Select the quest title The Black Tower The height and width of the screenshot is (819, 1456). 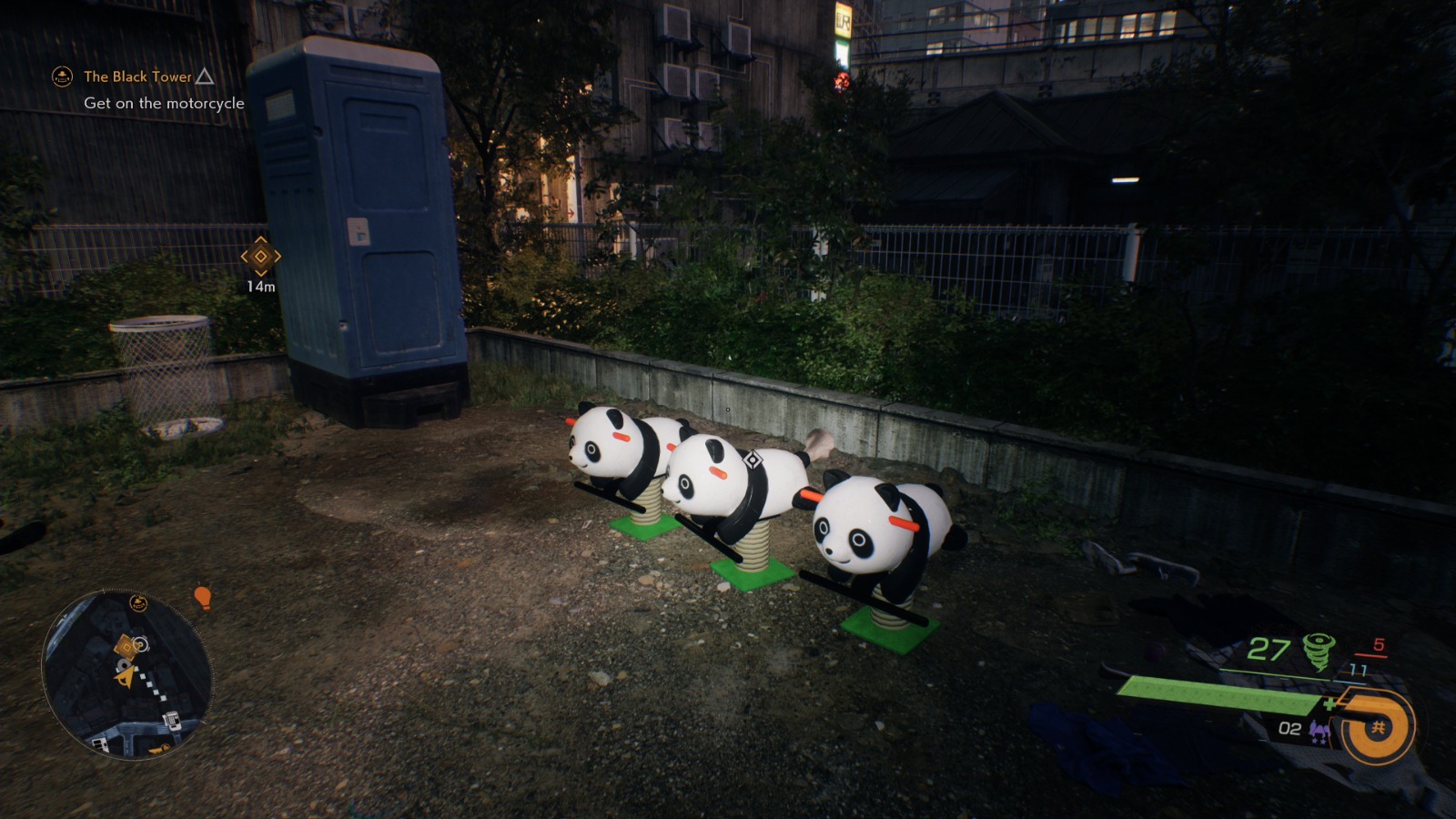pos(136,77)
